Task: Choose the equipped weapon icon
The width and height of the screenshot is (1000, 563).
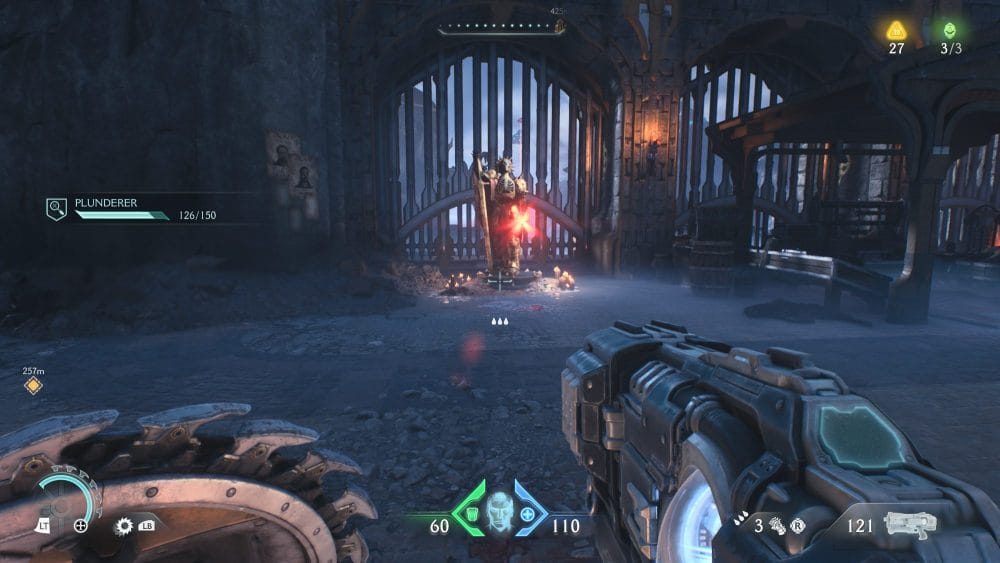Action: tap(910, 523)
